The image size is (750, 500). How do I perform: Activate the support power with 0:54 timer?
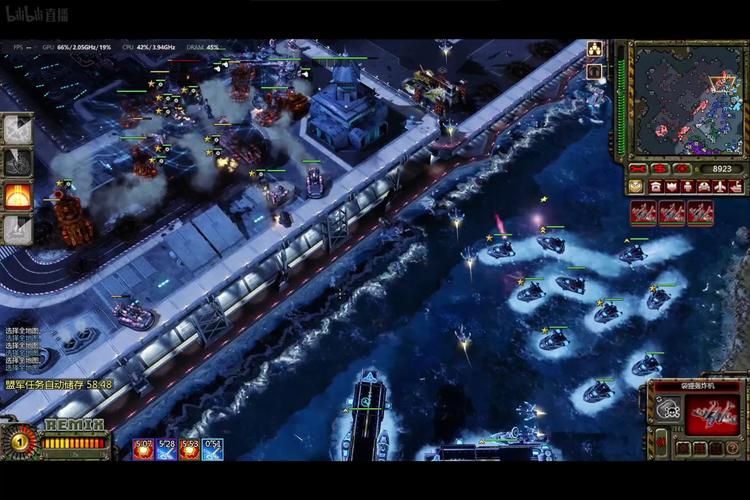point(212,450)
